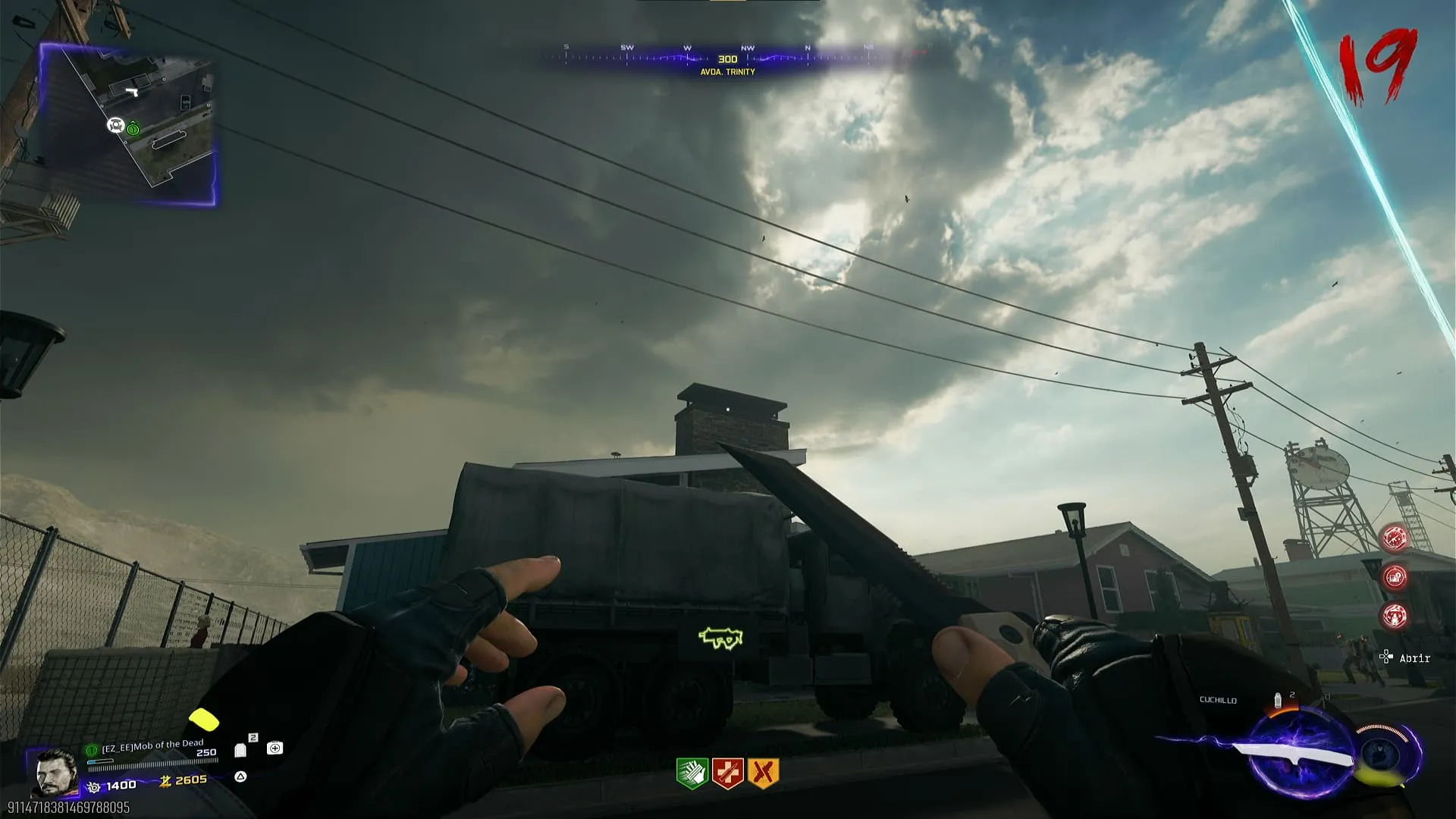Click the bottom red augment icon
Screen dimensions: 1456x819
point(1395,616)
